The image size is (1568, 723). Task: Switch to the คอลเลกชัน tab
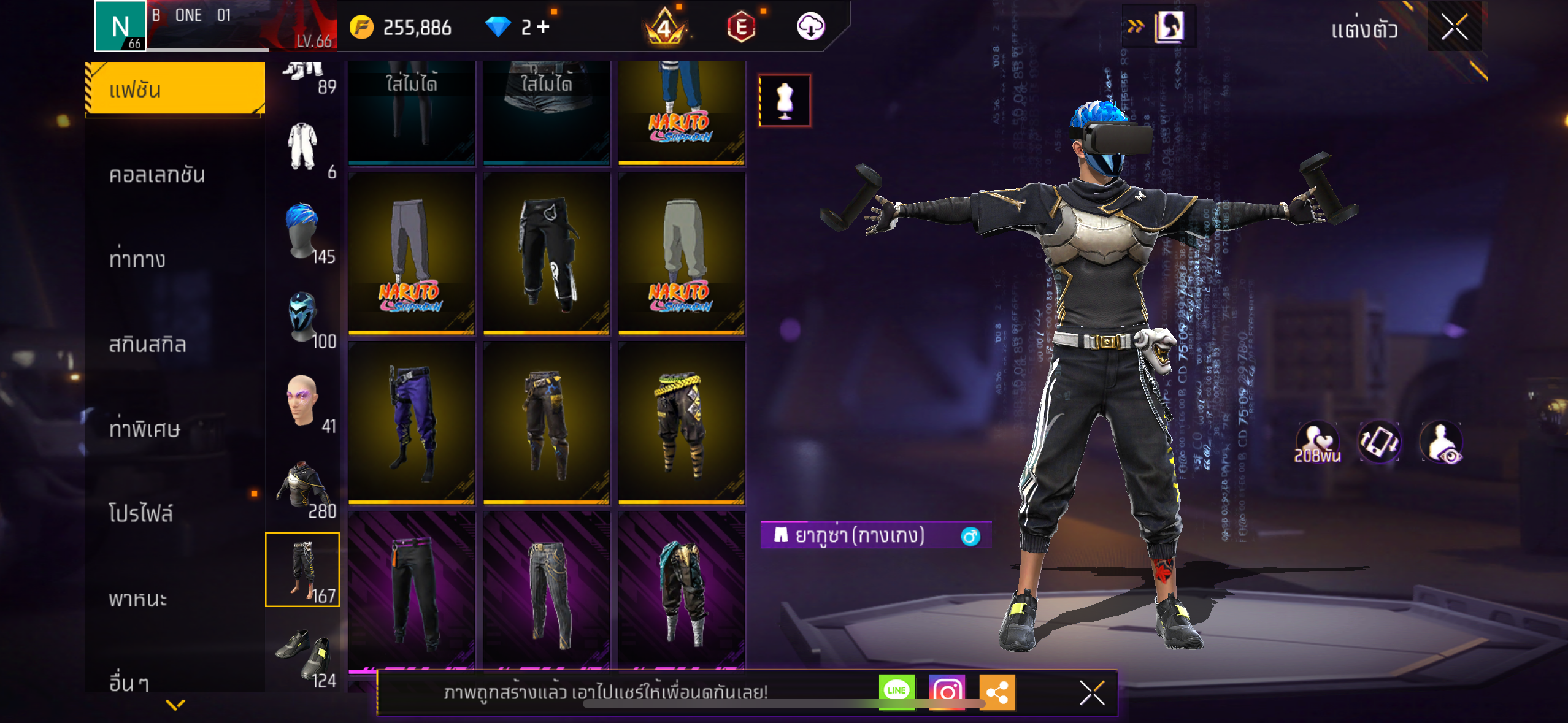(x=157, y=175)
